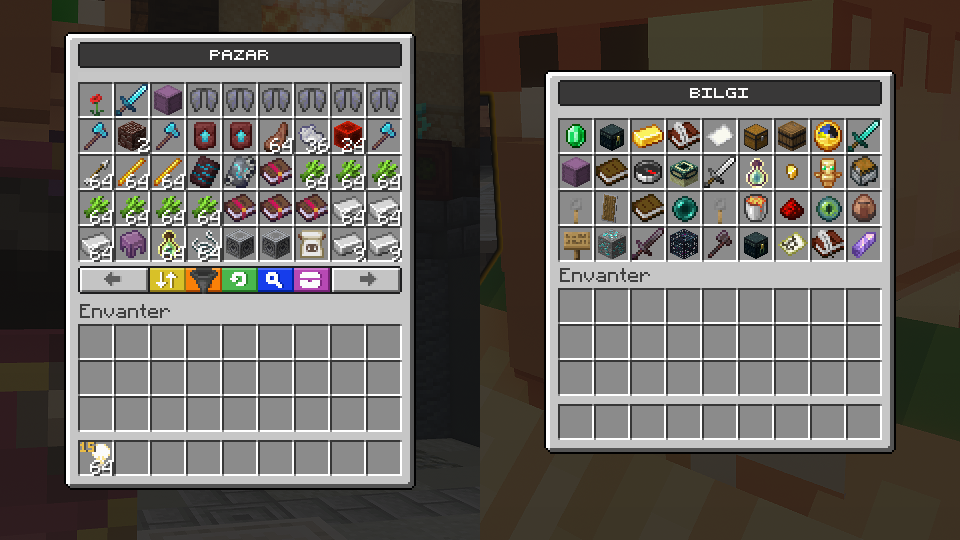Open the orange hopper filter button
The width and height of the screenshot is (960, 540).
pos(203,280)
